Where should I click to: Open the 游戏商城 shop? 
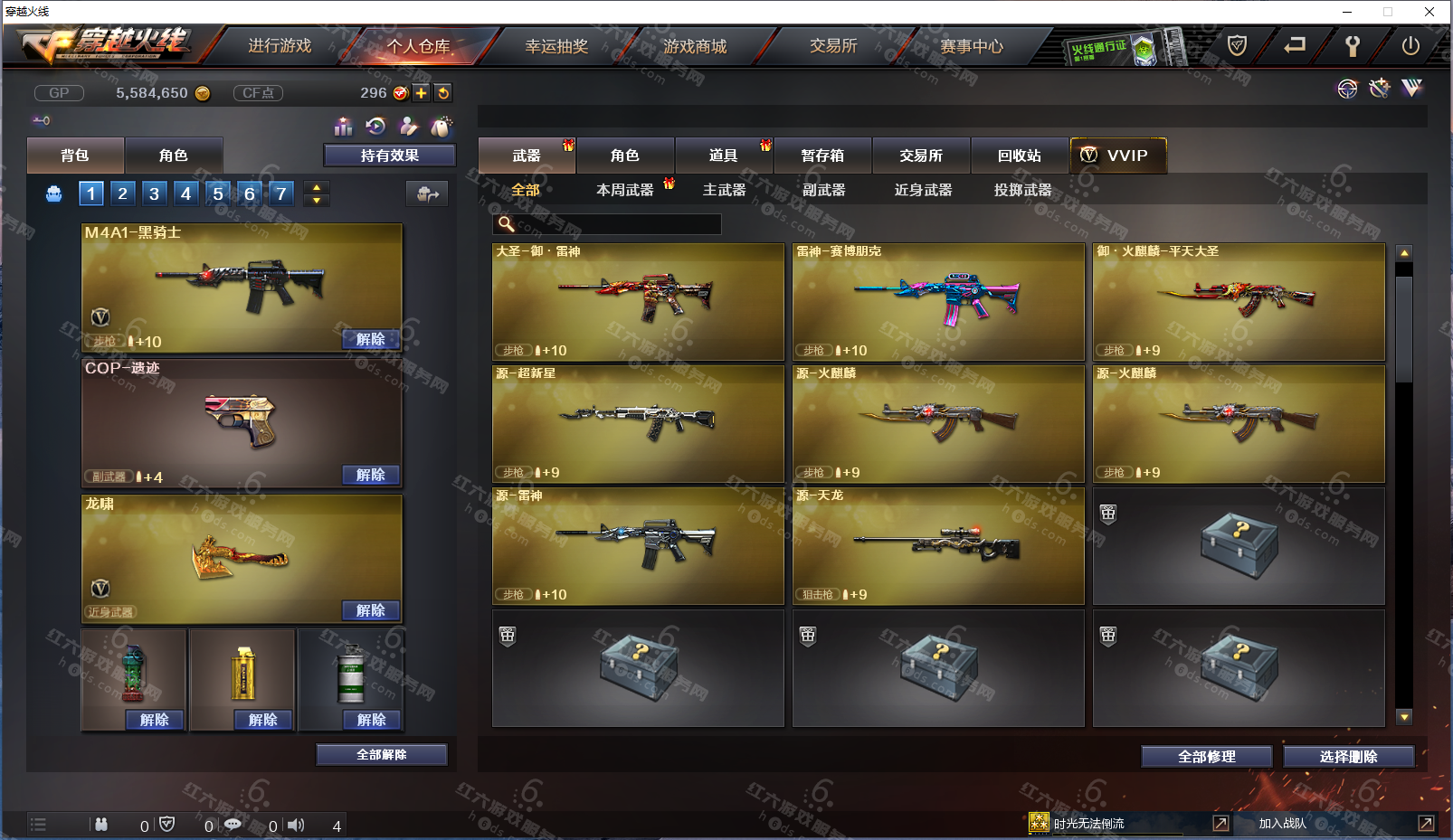[x=695, y=46]
